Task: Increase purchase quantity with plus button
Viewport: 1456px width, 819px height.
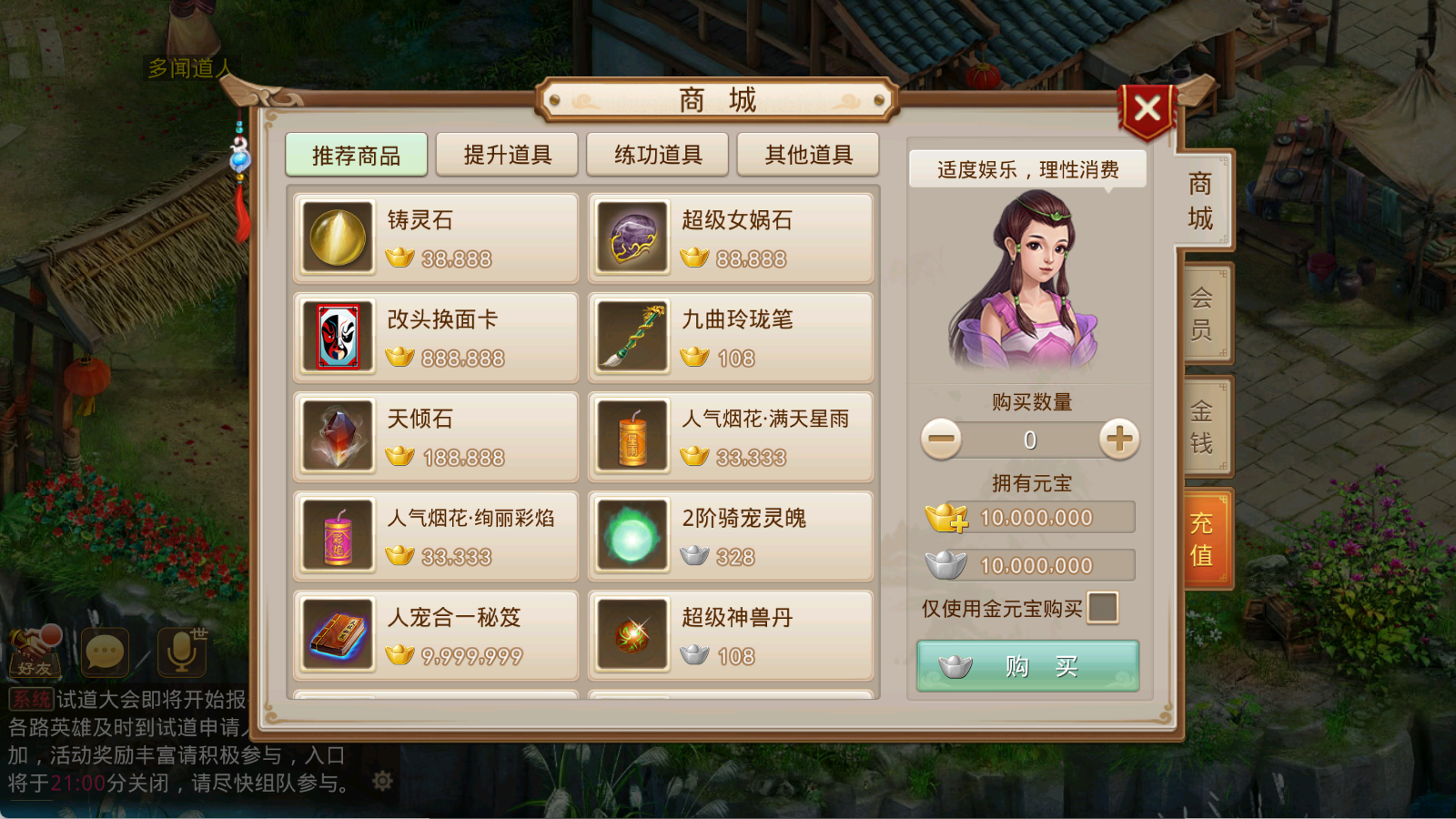Action: tap(1118, 440)
